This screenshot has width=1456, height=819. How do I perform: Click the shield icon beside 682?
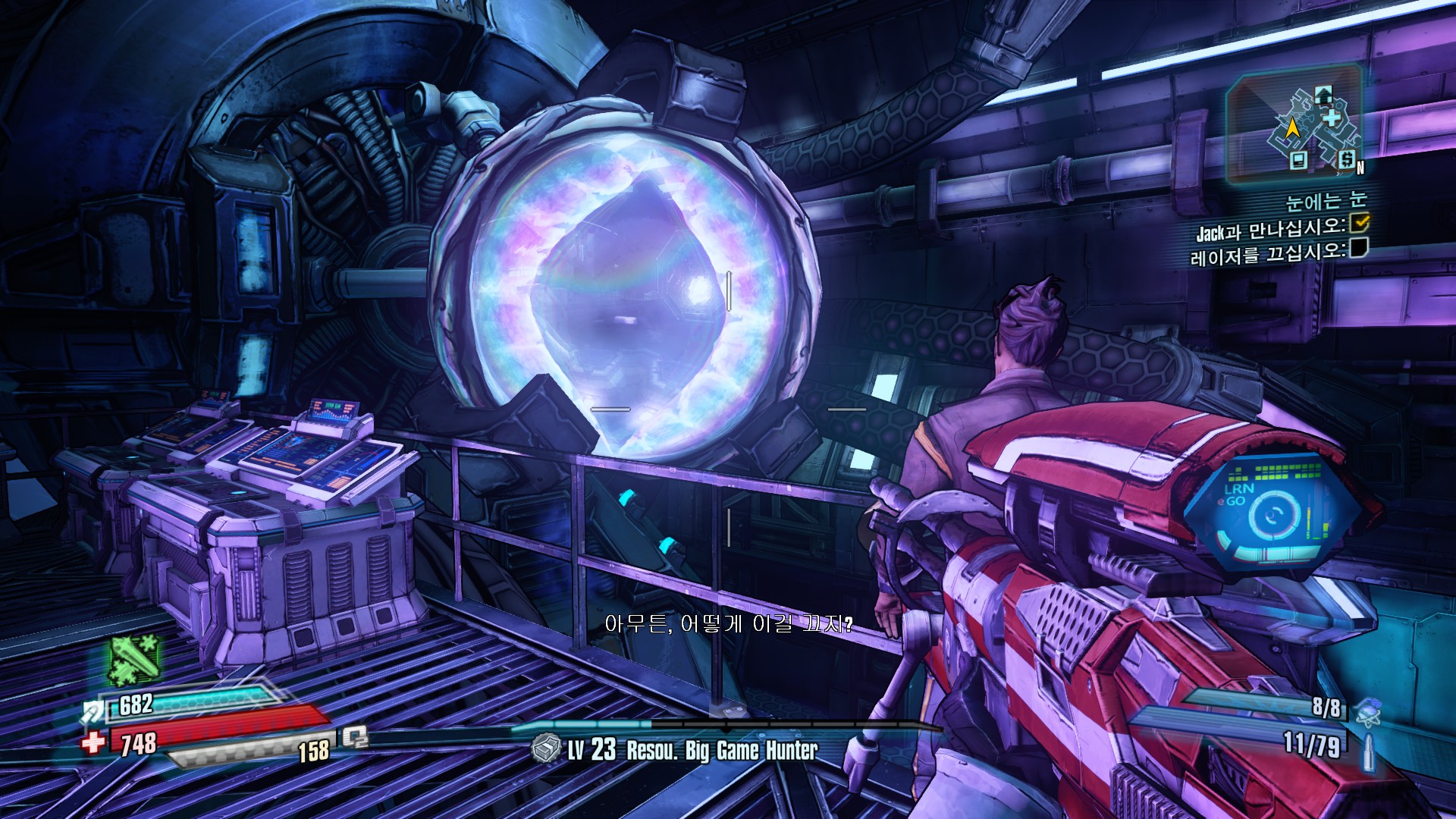(93, 712)
